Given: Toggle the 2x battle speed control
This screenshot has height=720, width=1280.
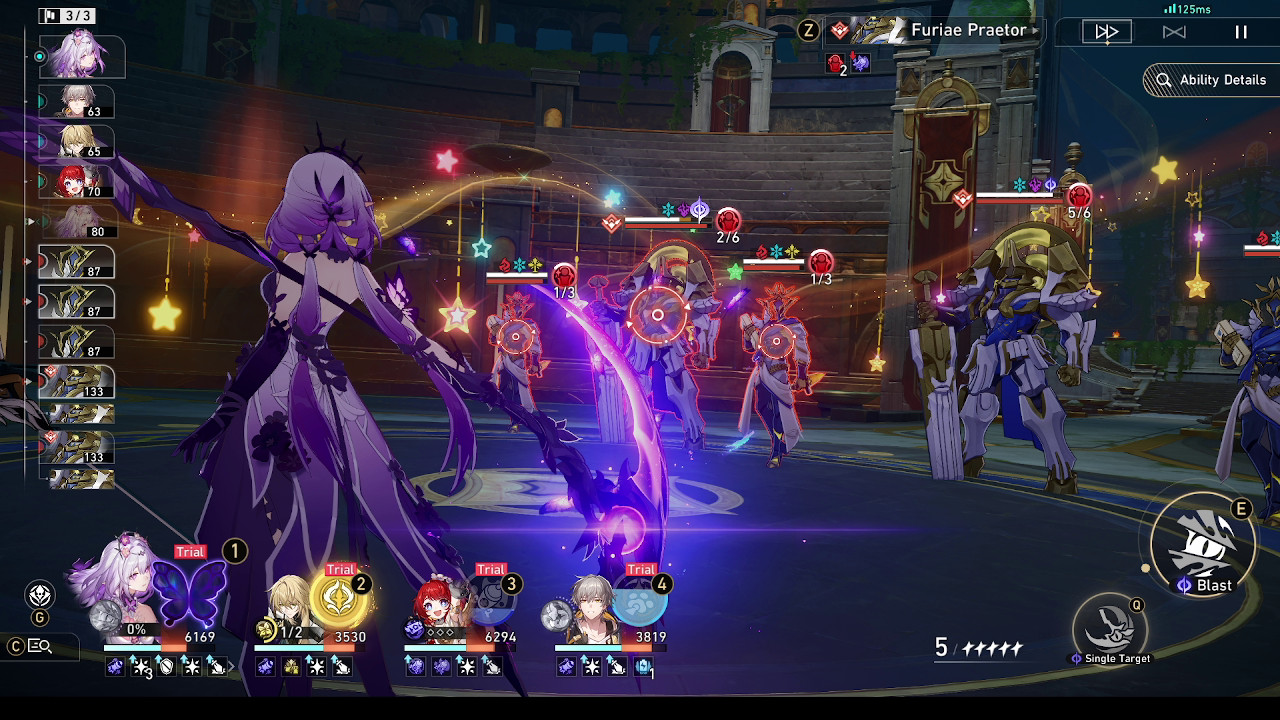Looking at the screenshot, I should 1105,31.
